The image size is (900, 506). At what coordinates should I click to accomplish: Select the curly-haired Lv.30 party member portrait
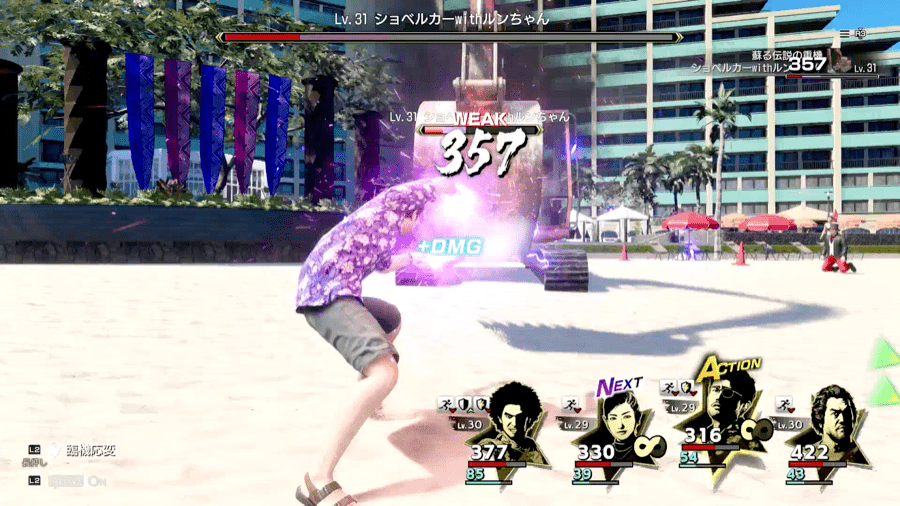tap(511, 418)
